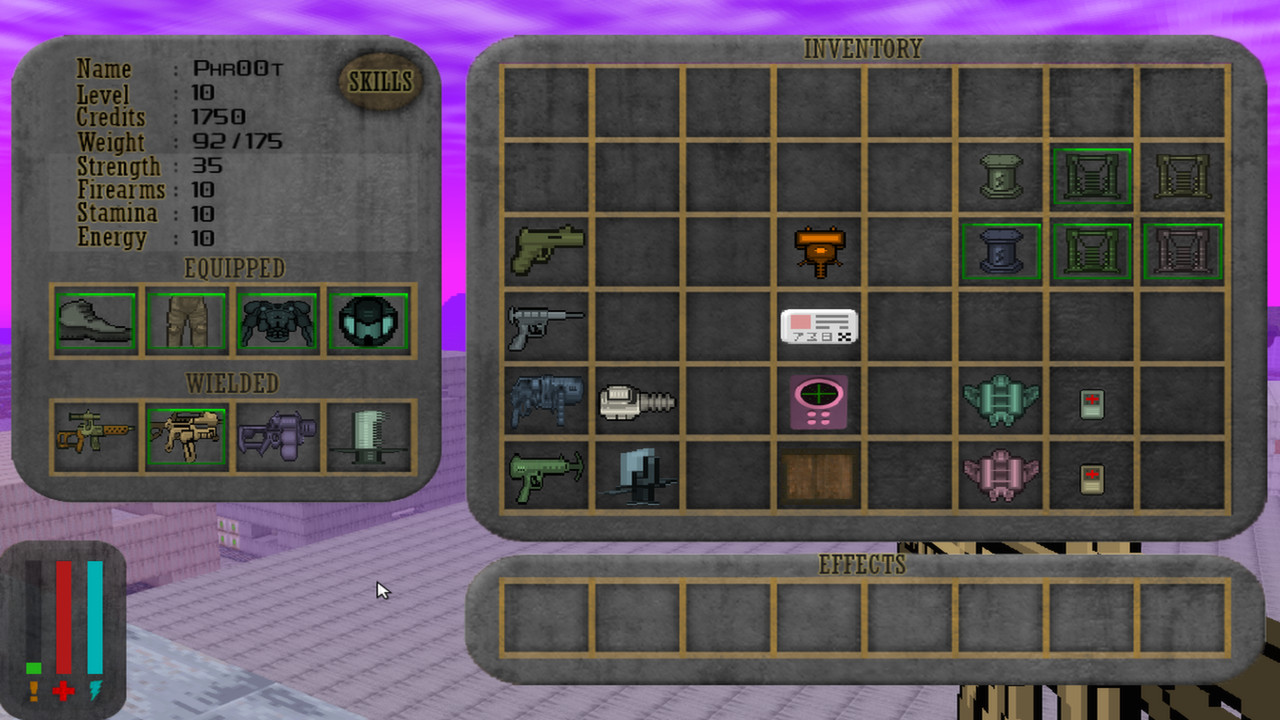Select the green pistol in the inventory
Screen dimensions: 1280x720
(x=545, y=250)
